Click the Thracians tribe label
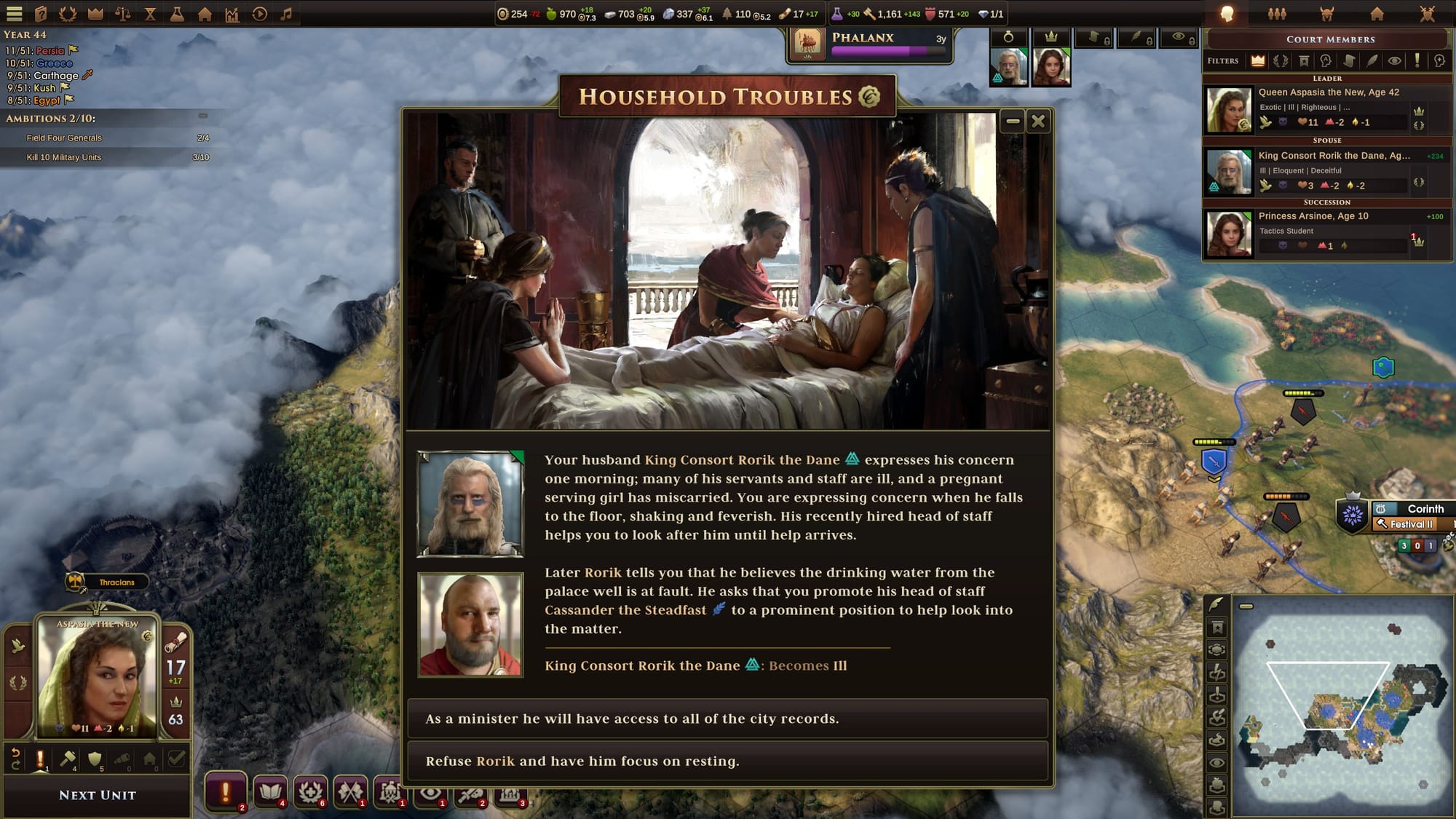 tap(116, 582)
